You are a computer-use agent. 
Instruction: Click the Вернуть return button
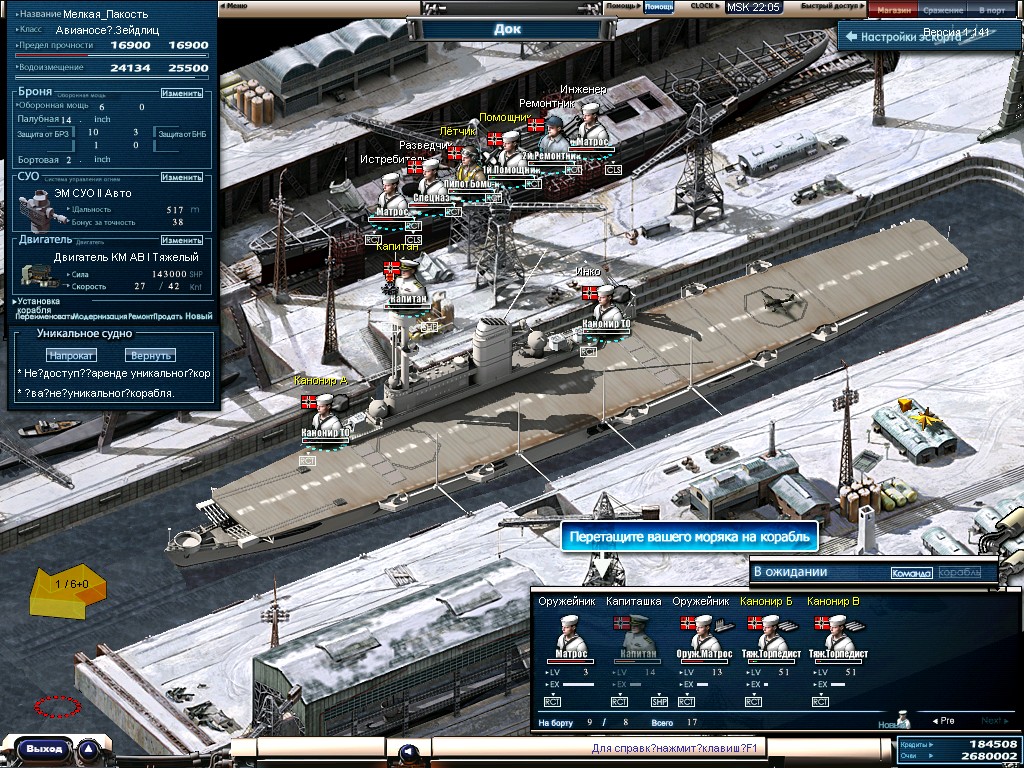coord(150,355)
